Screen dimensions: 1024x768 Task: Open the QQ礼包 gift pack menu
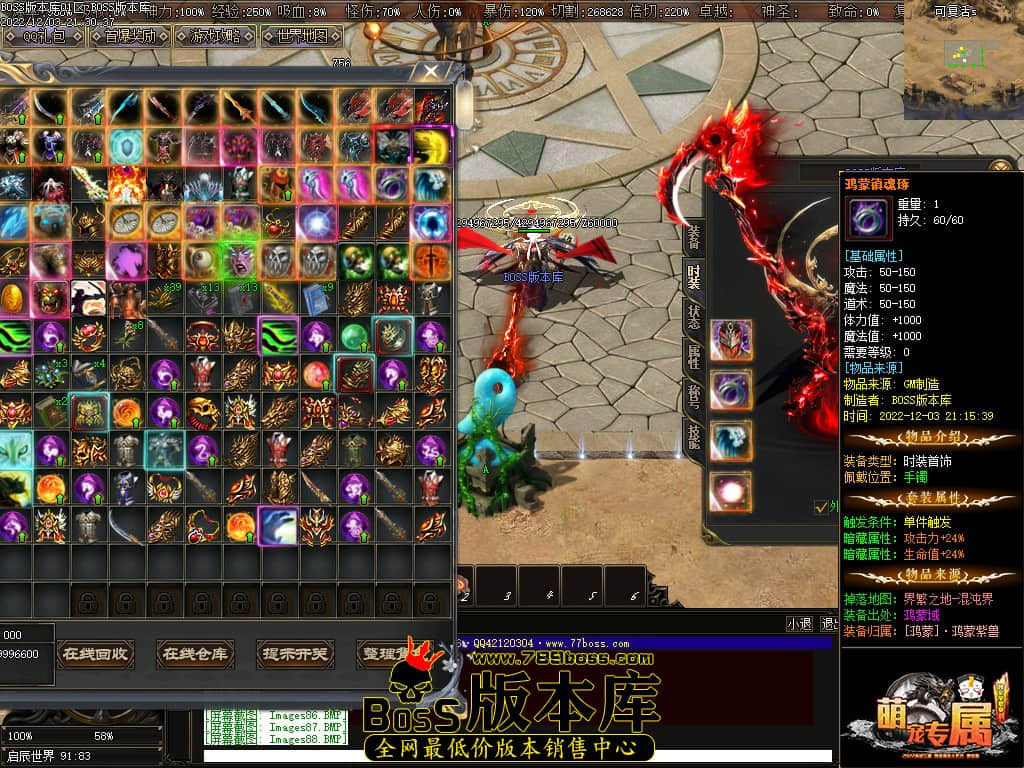(x=45, y=36)
